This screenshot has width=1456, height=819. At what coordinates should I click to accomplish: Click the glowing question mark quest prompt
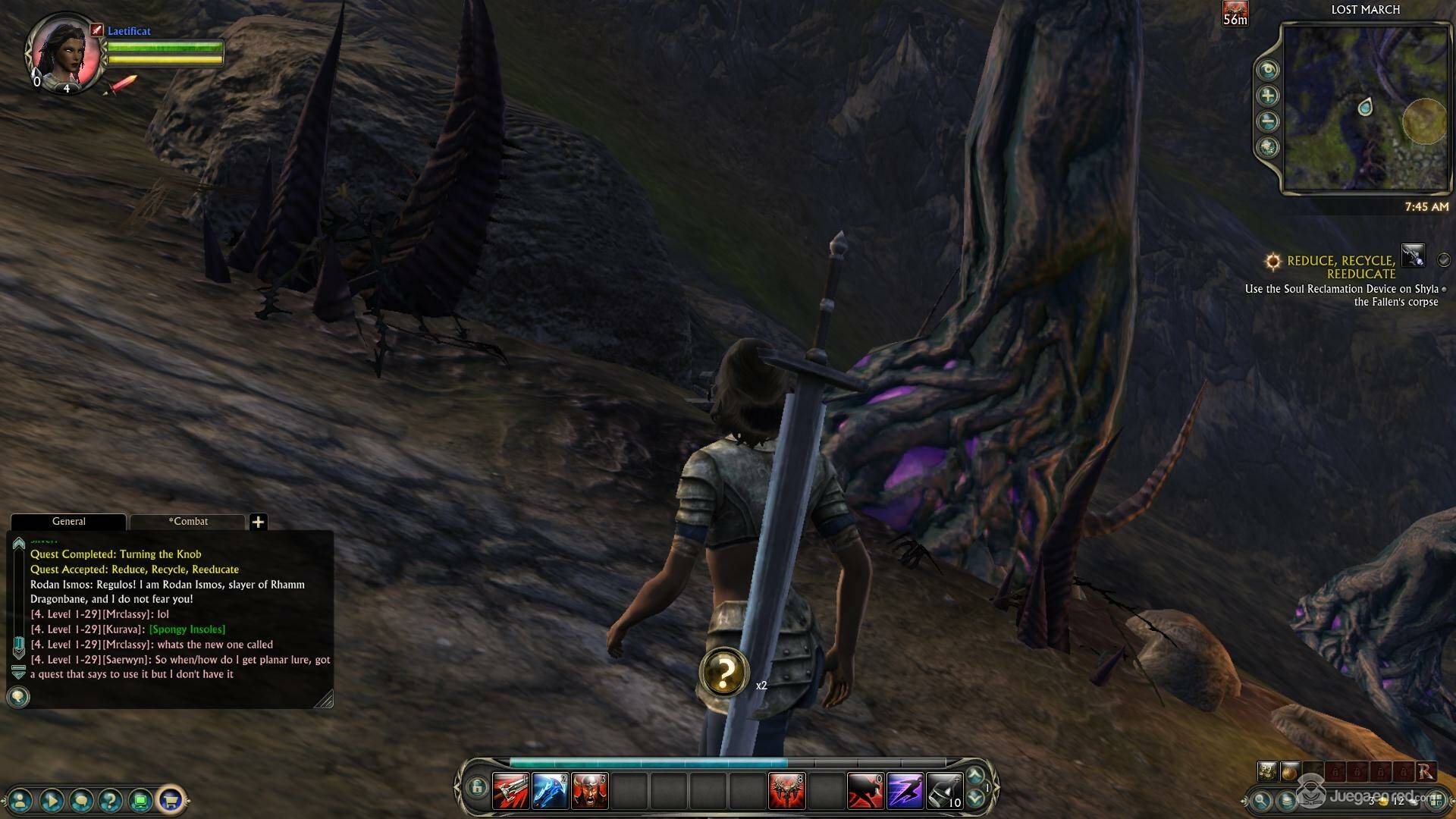click(724, 672)
